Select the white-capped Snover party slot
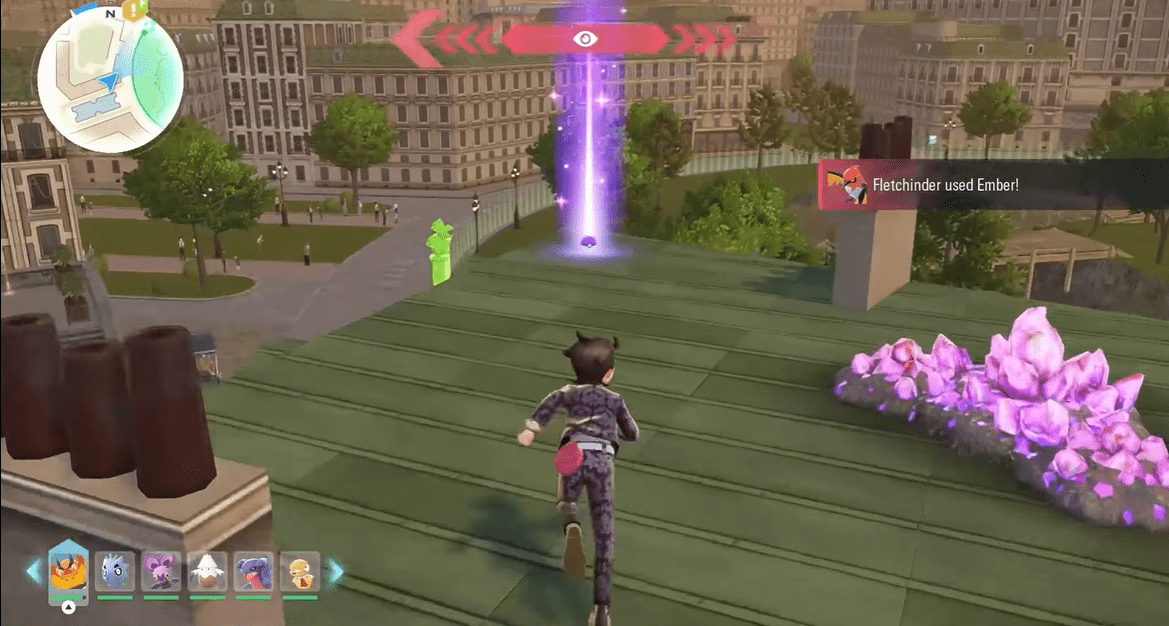The width and height of the screenshot is (1169, 626). [207, 572]
